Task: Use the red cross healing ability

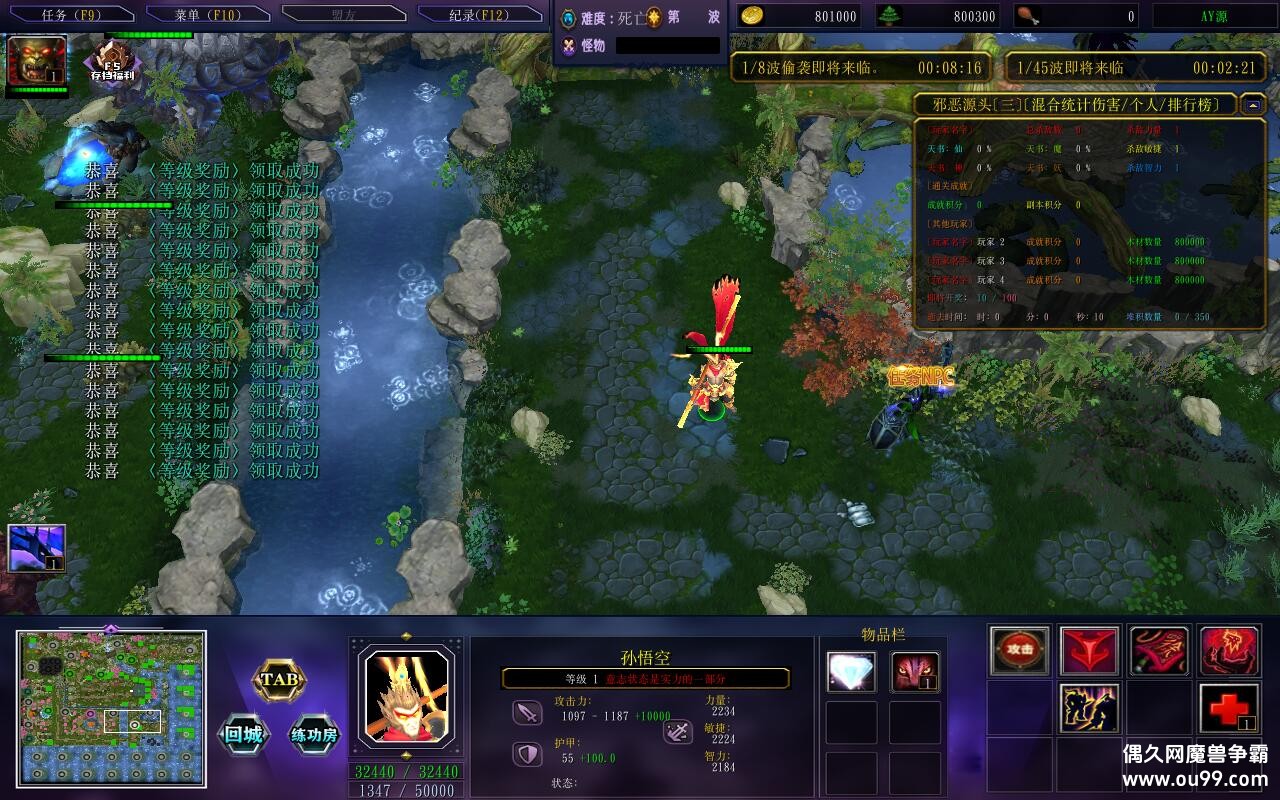Action: (x=1229, y=708)
